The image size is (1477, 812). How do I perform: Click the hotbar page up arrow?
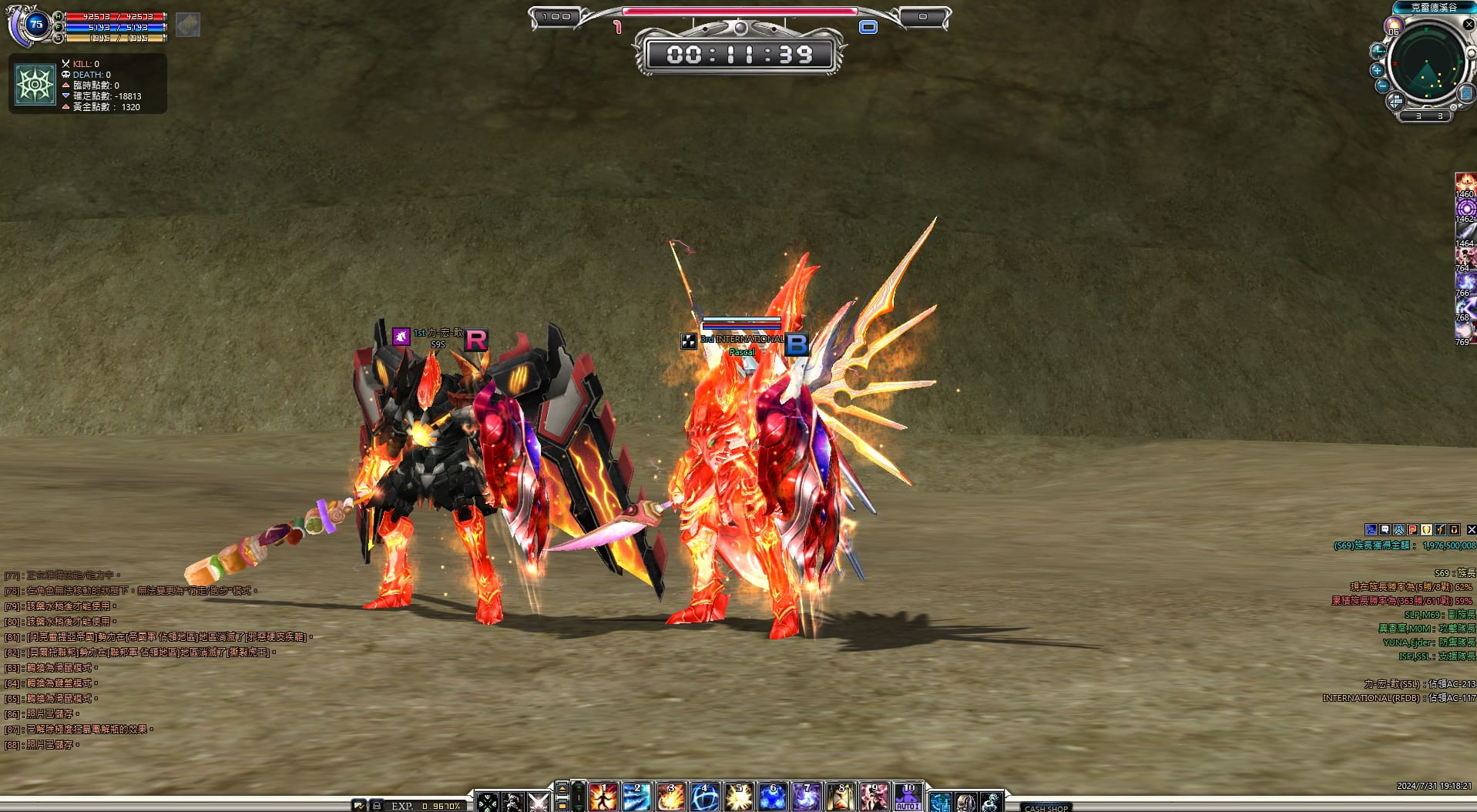(562, 787)
